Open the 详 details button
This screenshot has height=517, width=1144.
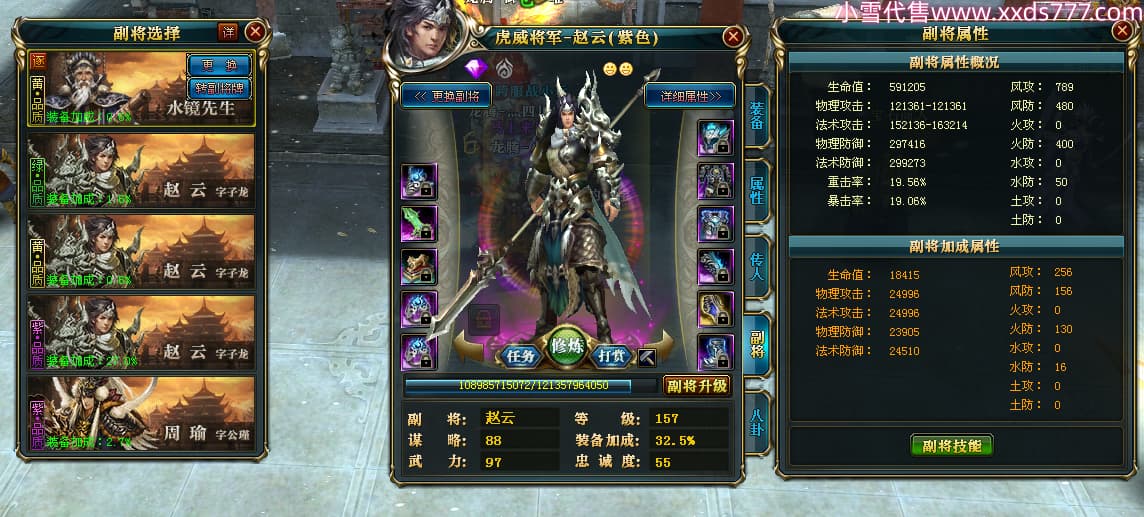tap(228, 32)
